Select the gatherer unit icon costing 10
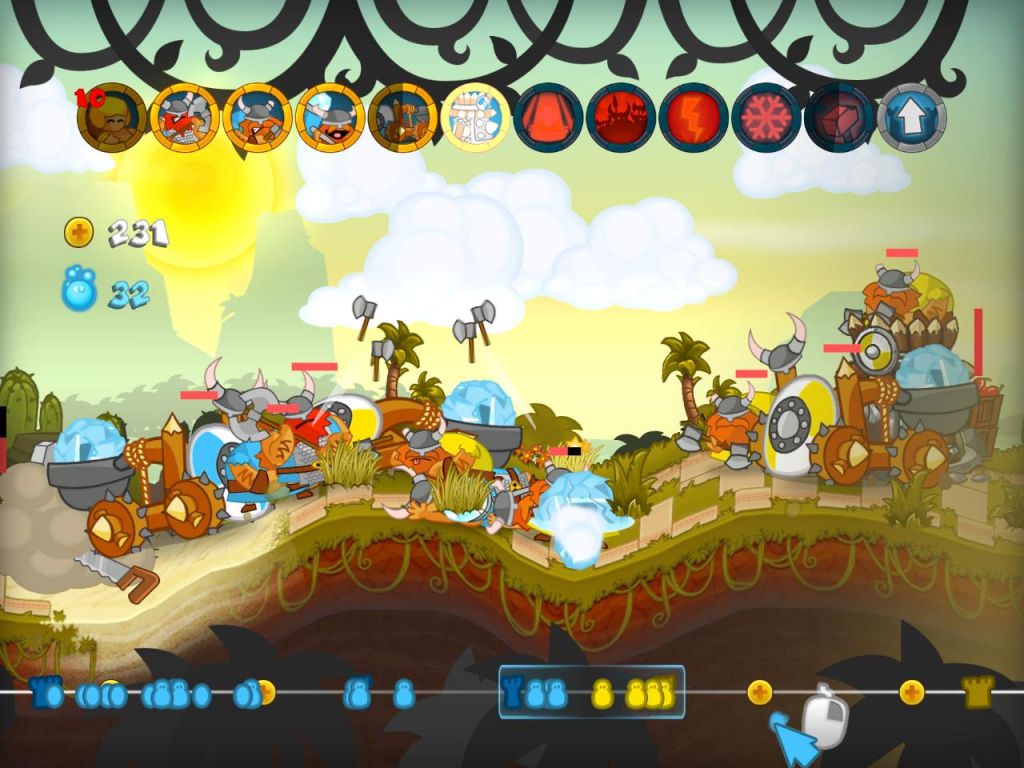1024x768 pixels. click(111, 117)
